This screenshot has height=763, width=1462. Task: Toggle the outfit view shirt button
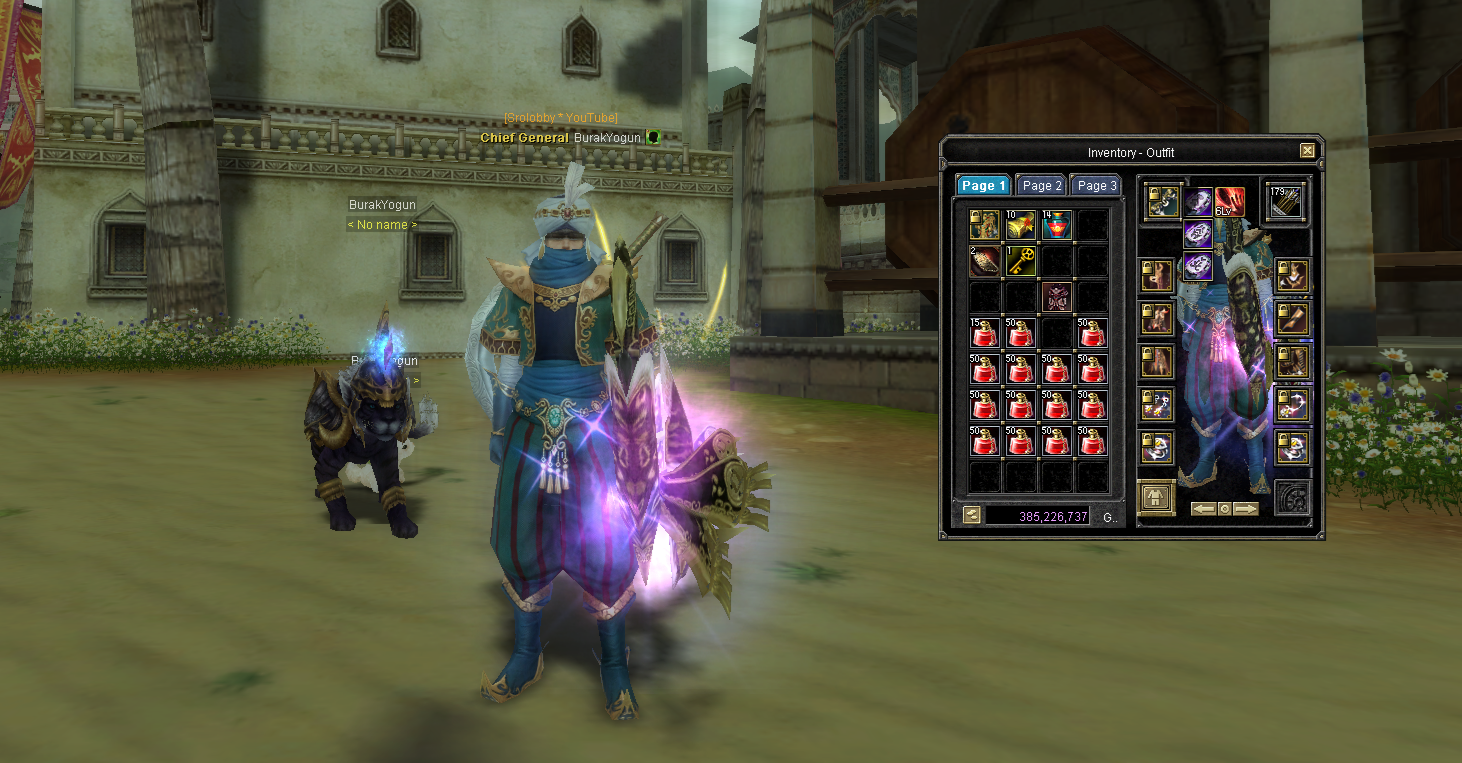pyautogui.click(x=1157, y=497)
